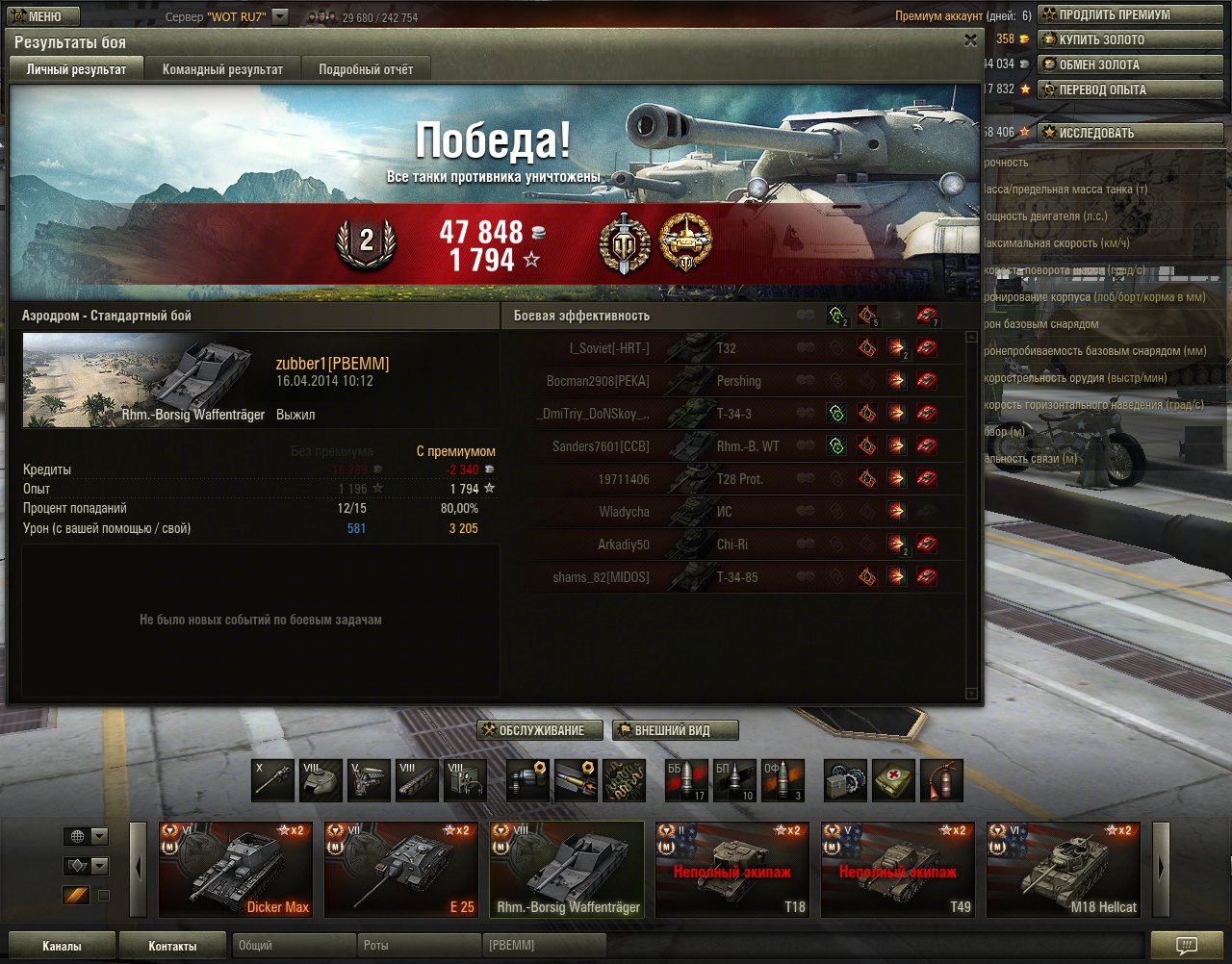Open the Контакты contacts list
The width and height of the screenshot is (1232, 964).
172,946
